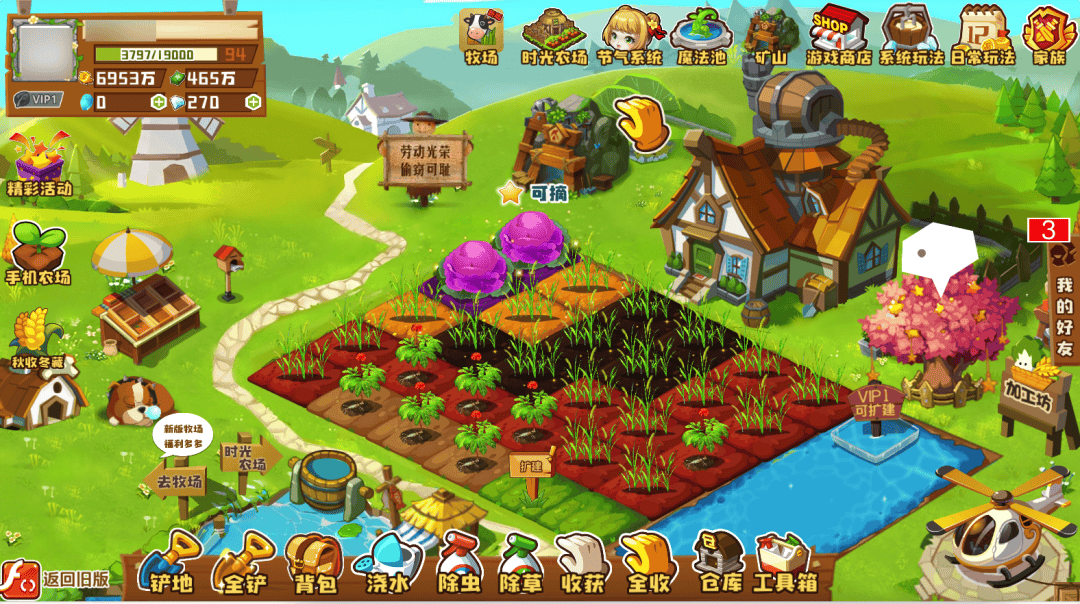
Task: Open the 游戏商店 shop
Action: pyautogui.click(x=838, y=36)
